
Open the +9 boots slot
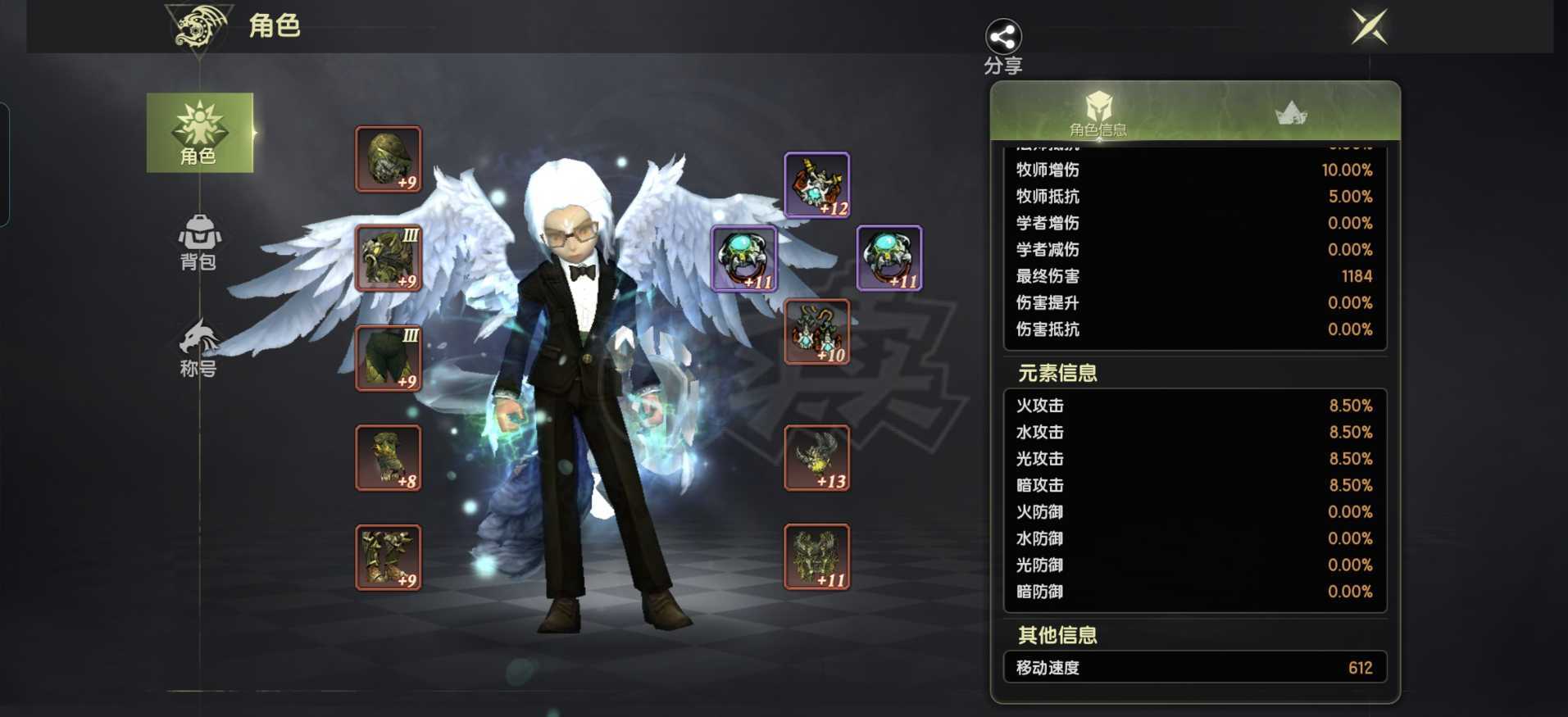[389, 557]
